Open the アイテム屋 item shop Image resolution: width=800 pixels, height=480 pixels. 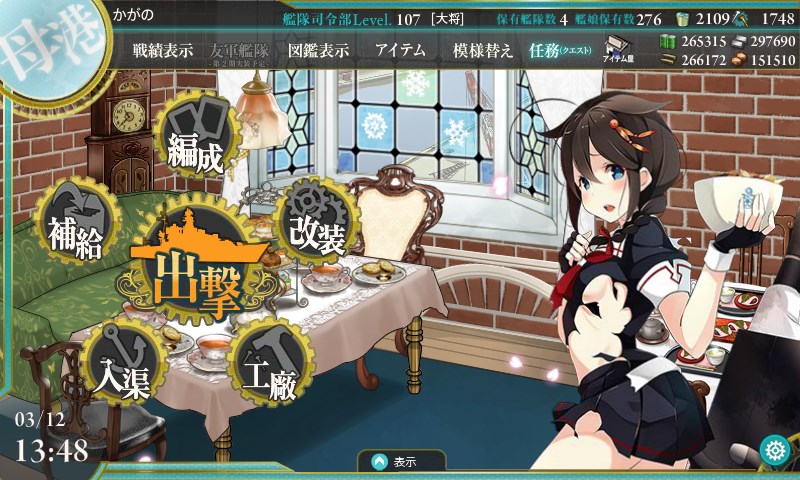pos(617,51)
